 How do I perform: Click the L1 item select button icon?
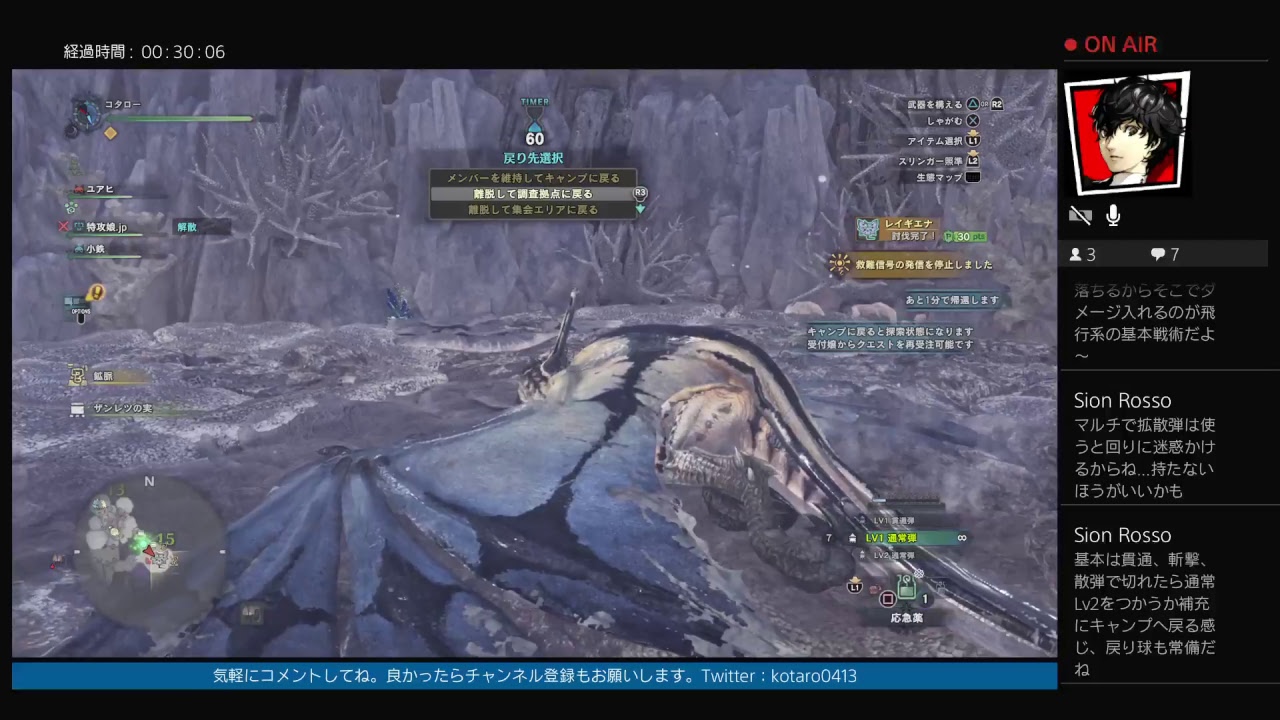(x=973, y=141)
